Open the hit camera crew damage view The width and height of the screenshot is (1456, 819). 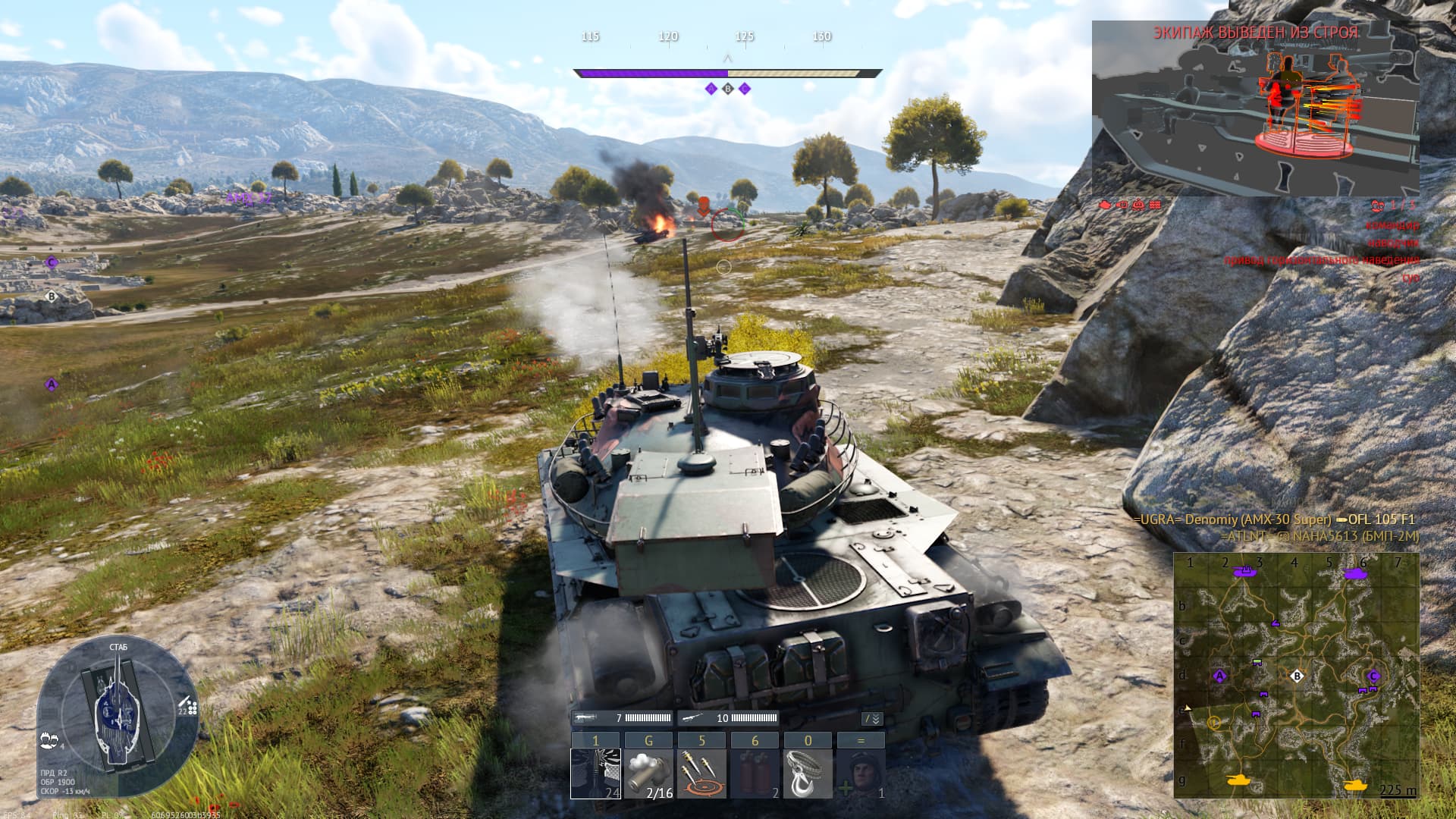coord(1255,108)
